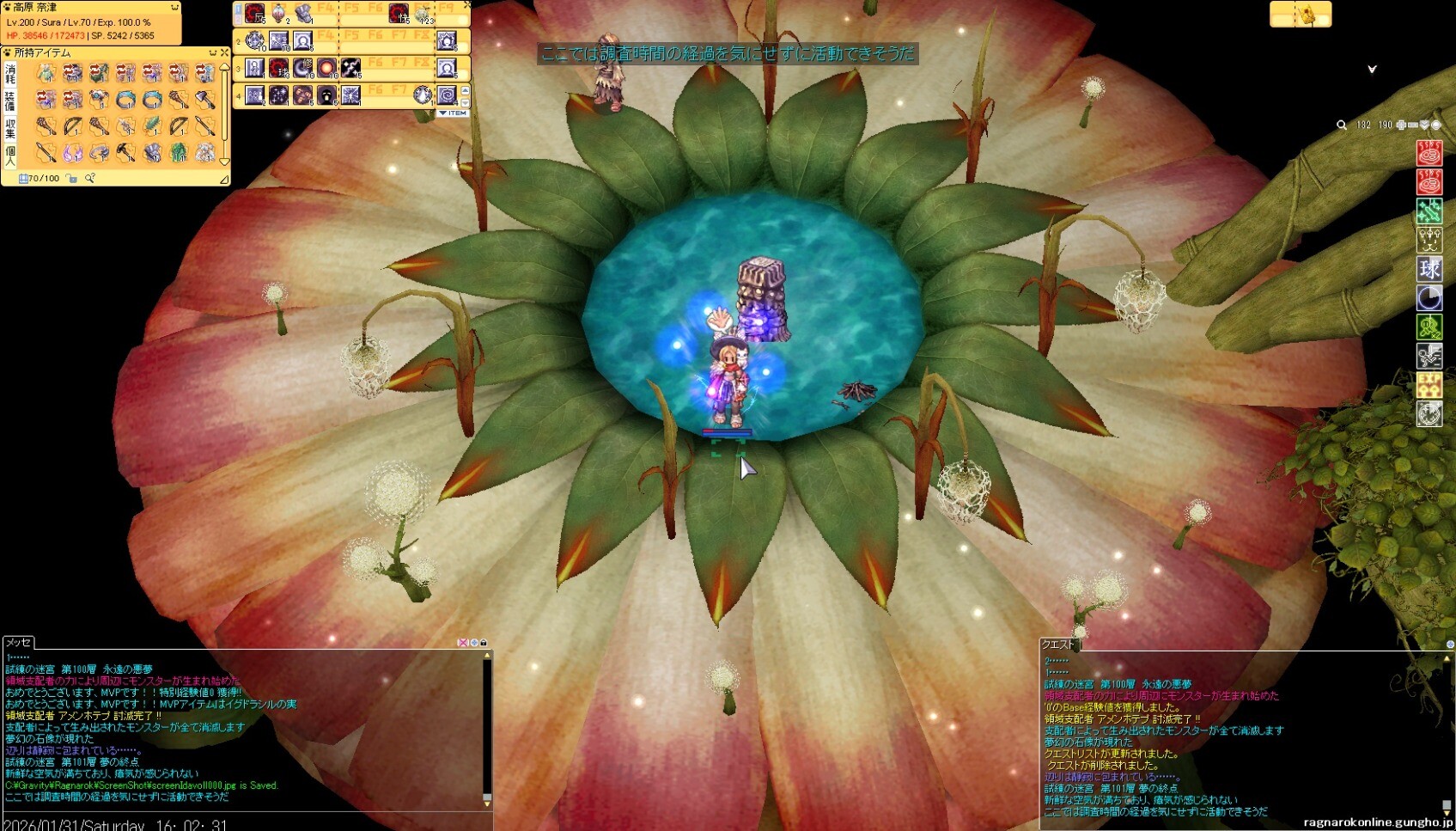Activate the dark hooded face skill
This screenshot has width=1456, height=831.
pos(326,95)
